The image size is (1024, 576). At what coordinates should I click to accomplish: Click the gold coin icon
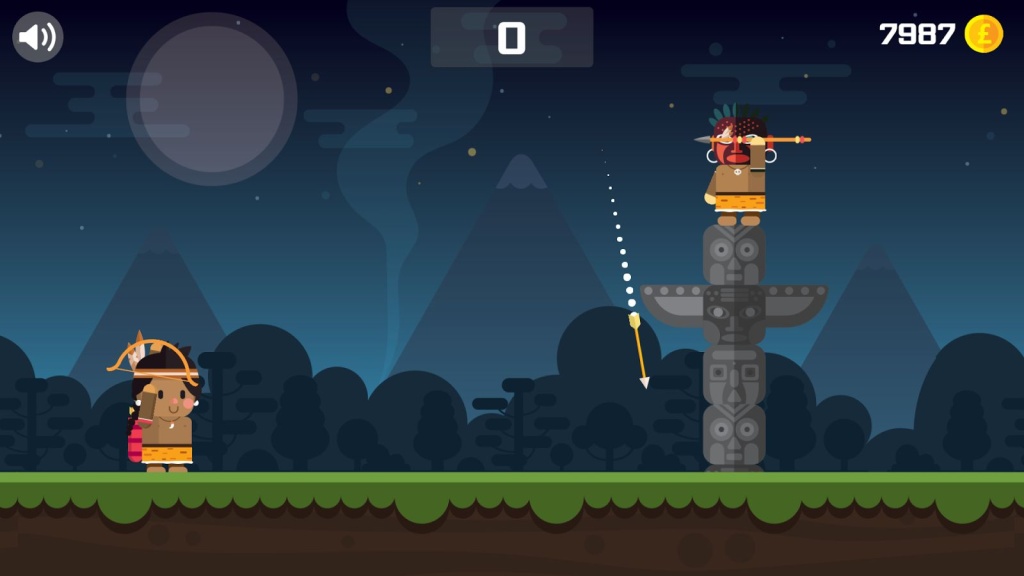pos(983,34)
